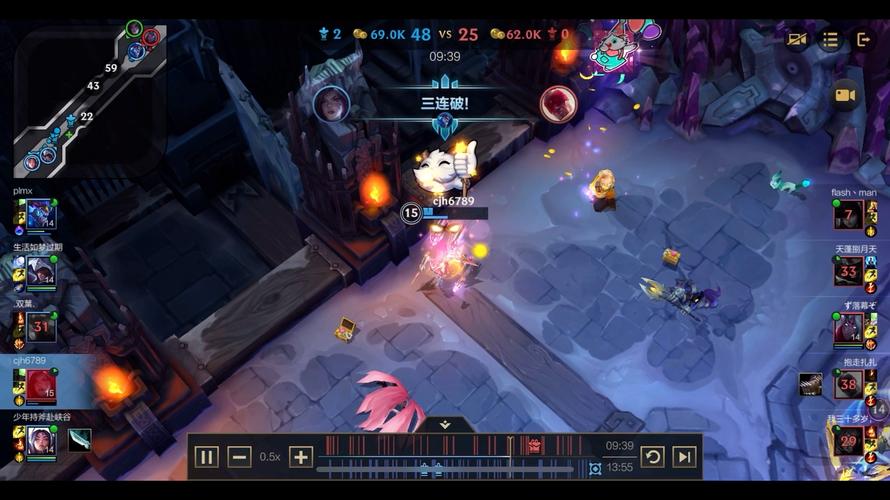Toggle the crossed-out camera button

pos(797,39)
